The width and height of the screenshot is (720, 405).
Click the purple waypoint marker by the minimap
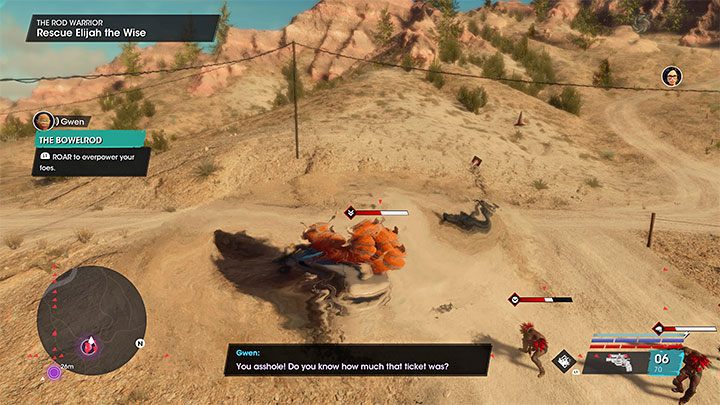[53, 373]
